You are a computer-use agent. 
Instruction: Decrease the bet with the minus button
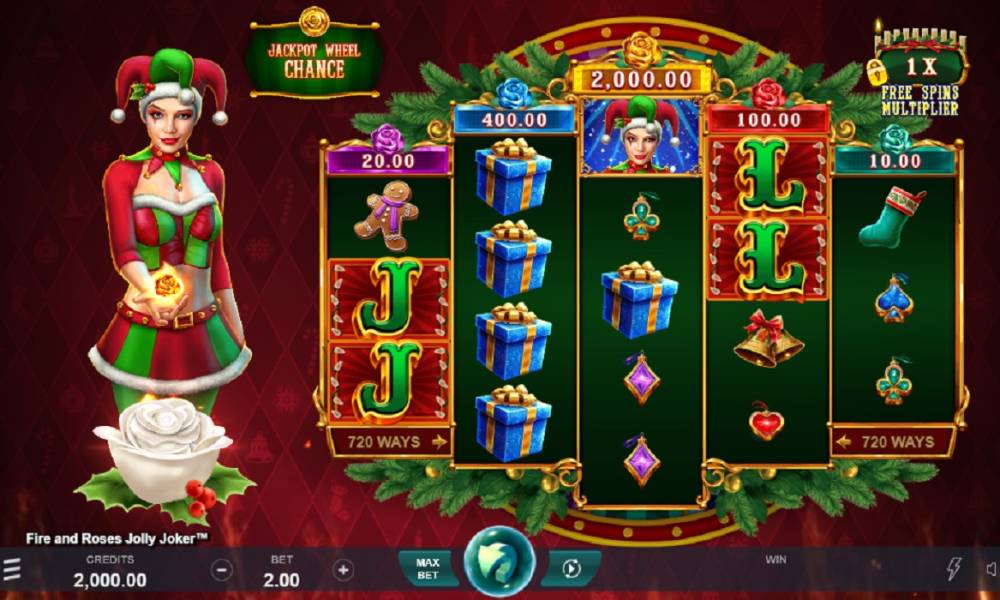pos(222,570)
